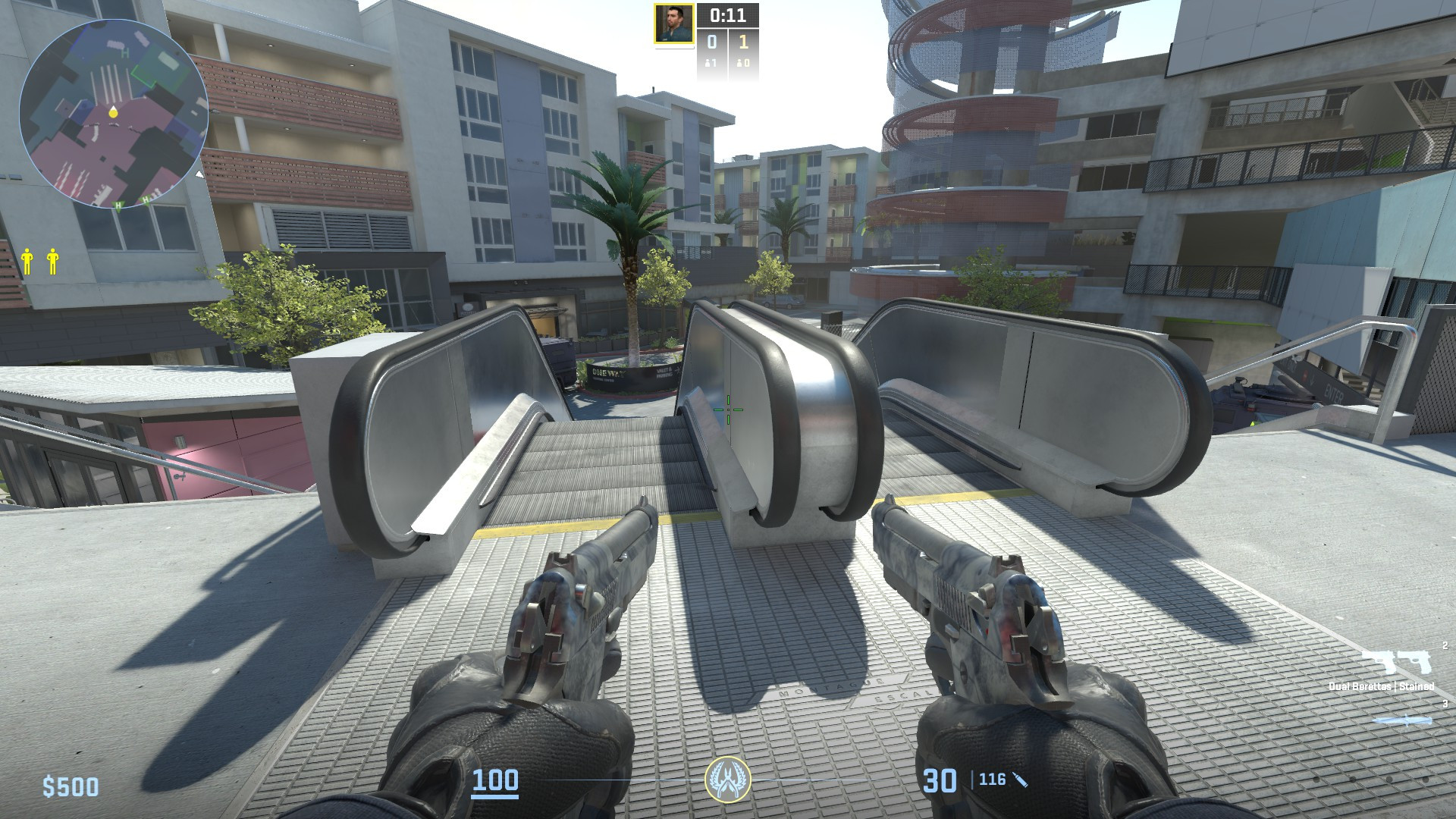
Task: Click the circular radar minimap
Action: coord(114,114)
